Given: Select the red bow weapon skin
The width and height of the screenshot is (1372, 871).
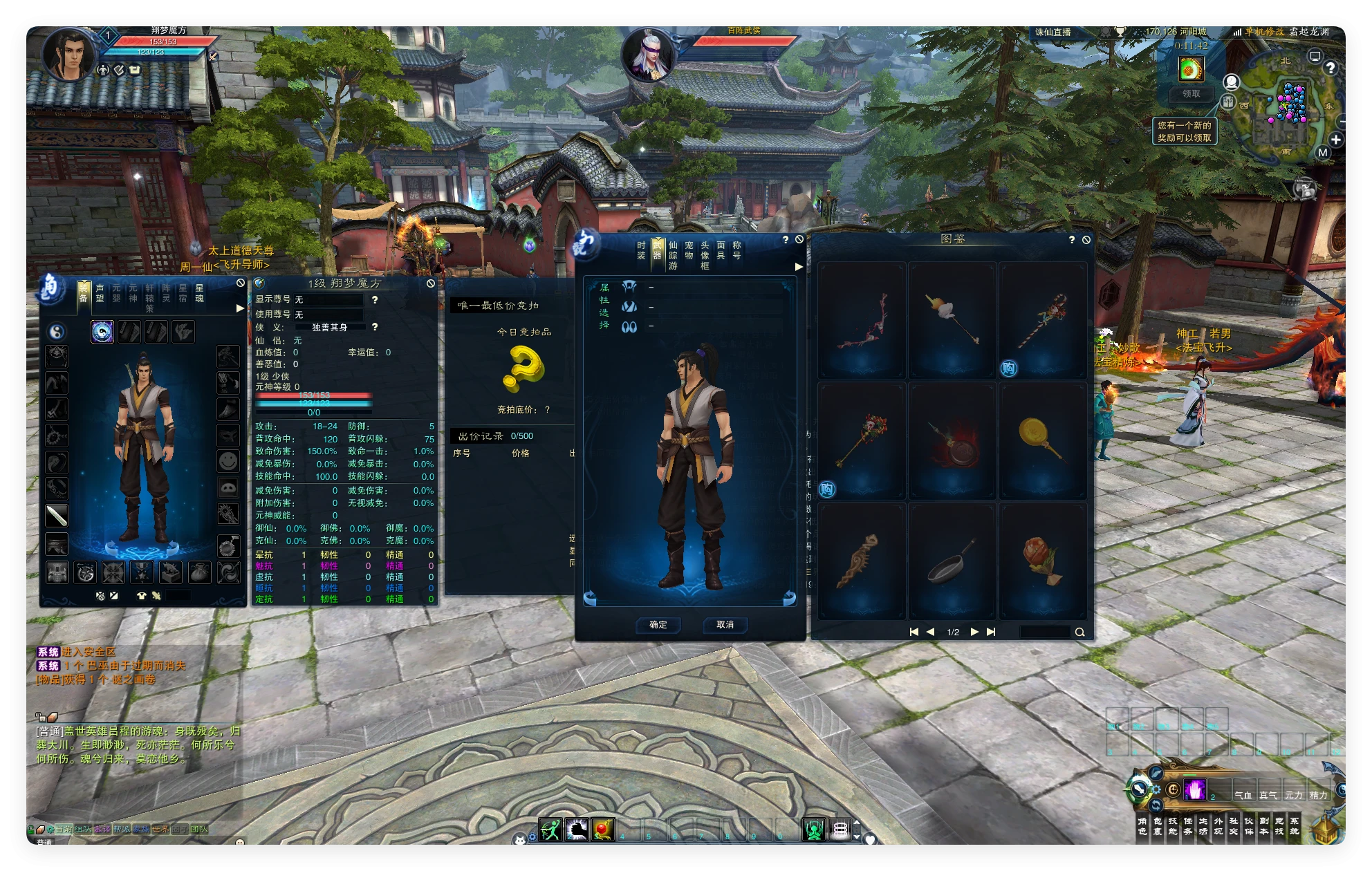Looking at the screenshot, I should (862, 321).
